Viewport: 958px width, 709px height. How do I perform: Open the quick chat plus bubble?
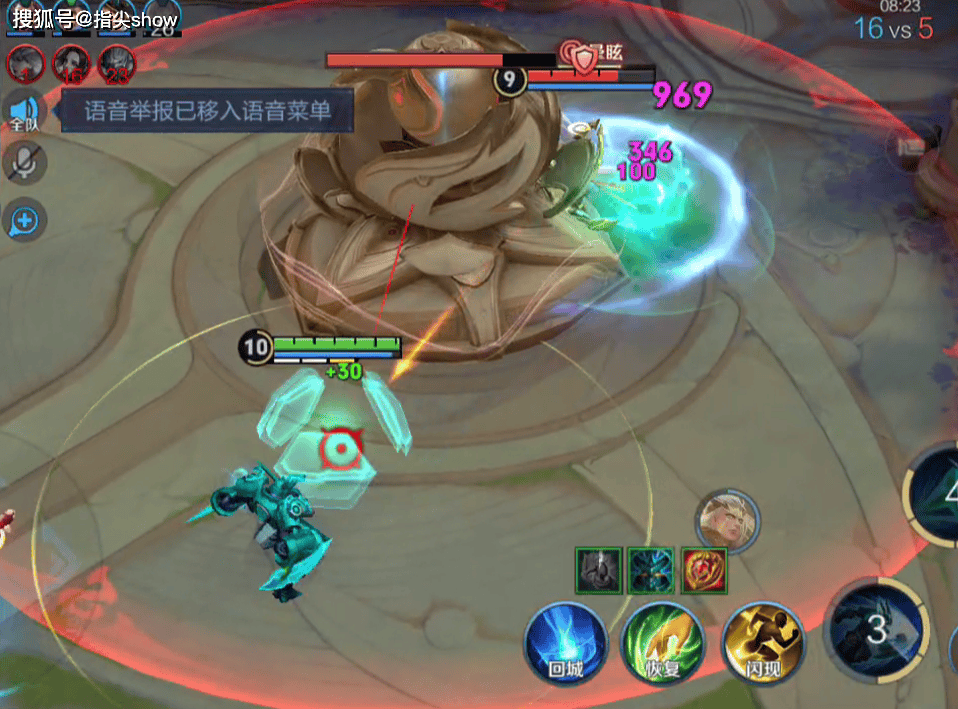tap(24, 219)
